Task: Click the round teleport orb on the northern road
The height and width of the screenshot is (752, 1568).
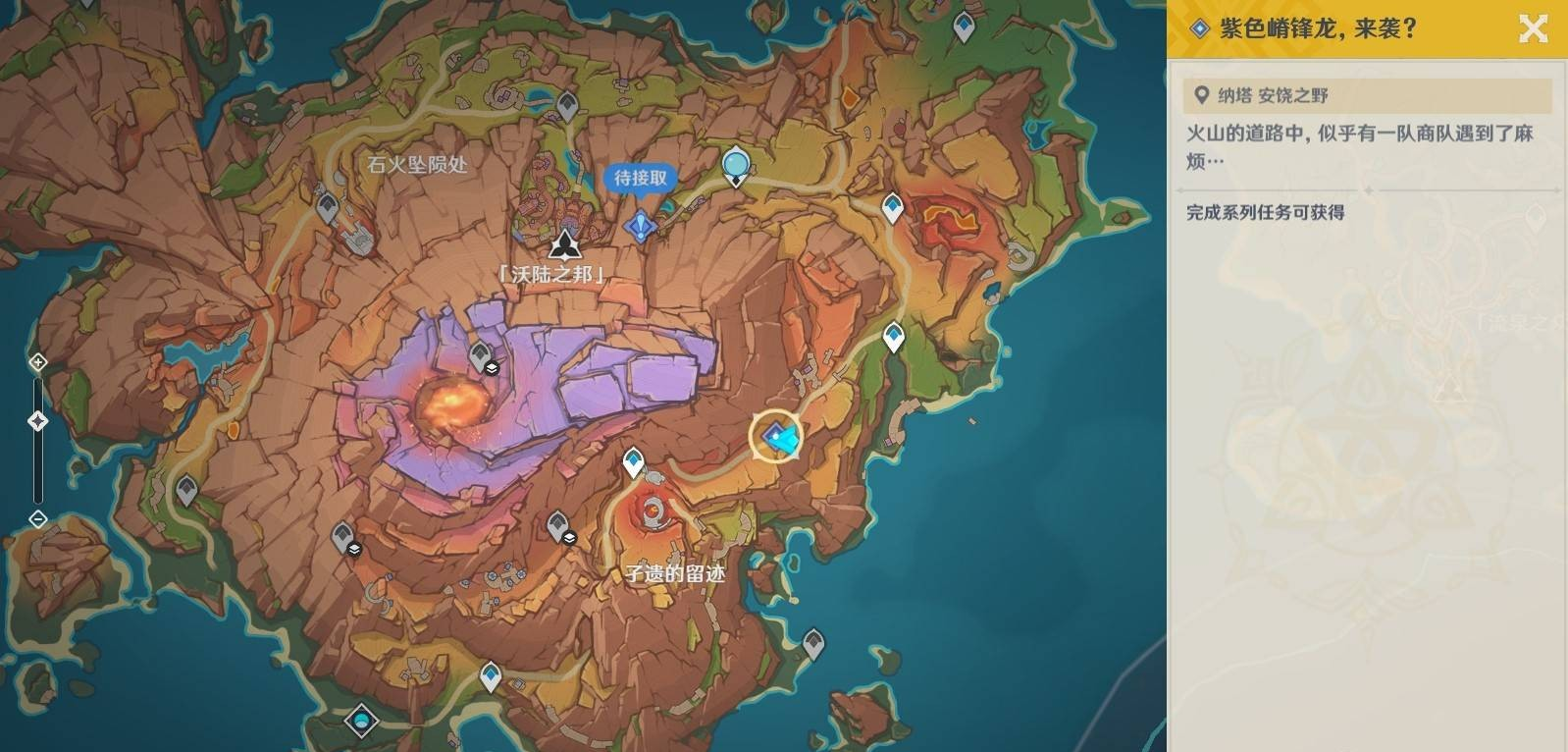Action: (734, 165)
